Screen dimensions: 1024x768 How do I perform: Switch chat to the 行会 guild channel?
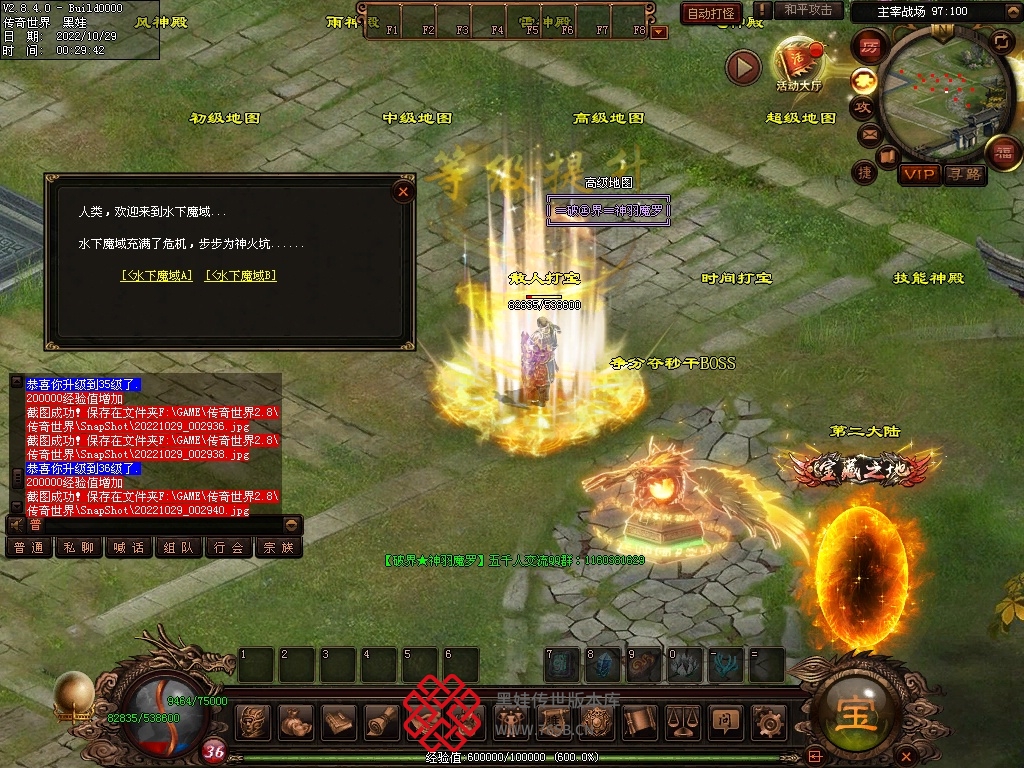click(229, 548)
